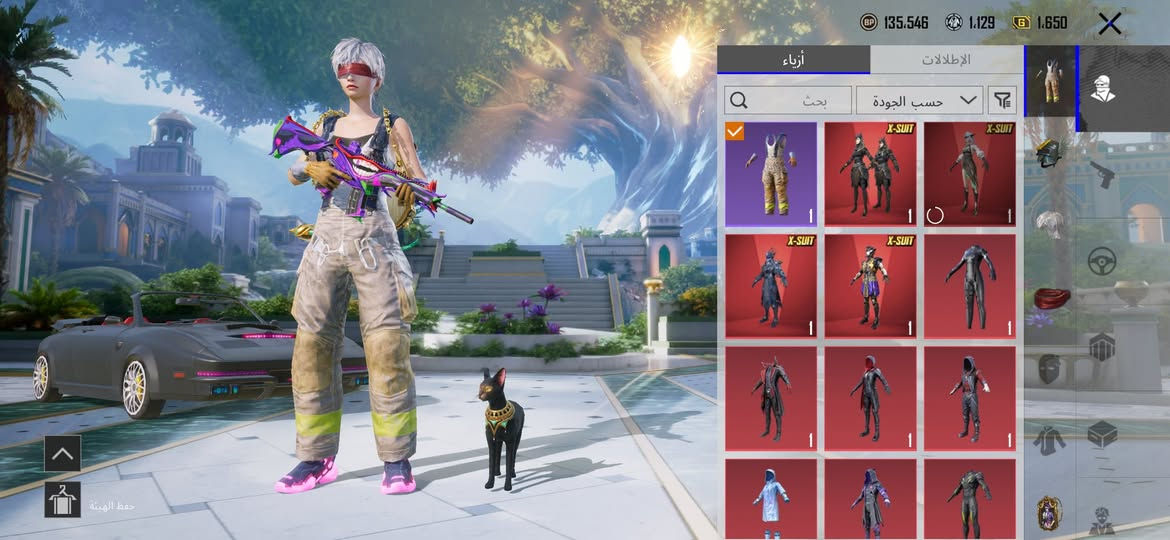Open the حسب الجودة sort dropdown

[x=919, y=100]
